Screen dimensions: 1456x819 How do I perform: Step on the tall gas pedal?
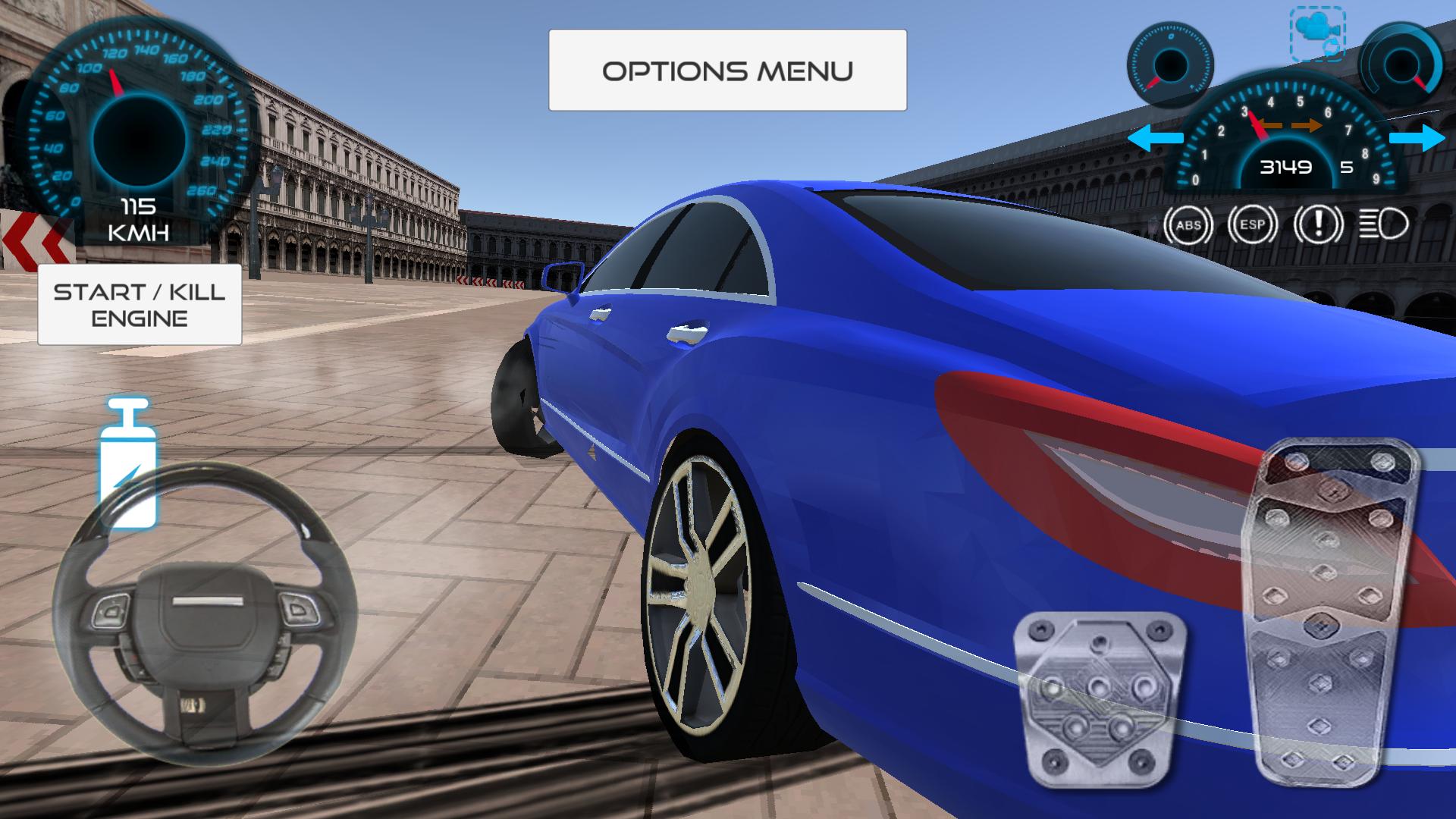coord(1329,607)
